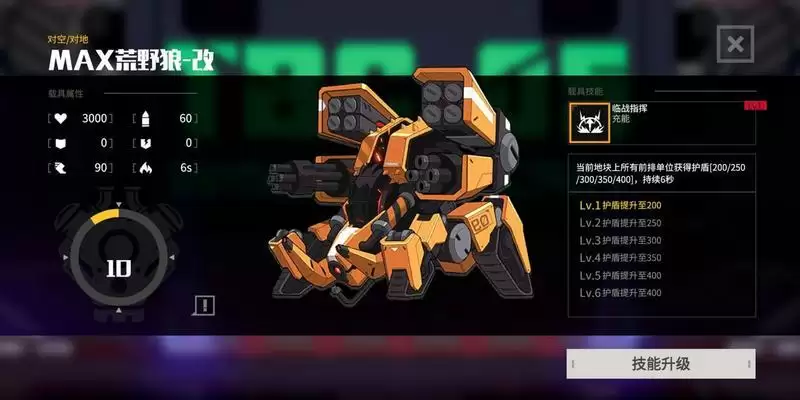Click the 技能升级 skill upgrade button
Image resolution: width=800 pixels, height=400 pixels.
(661, 364)
